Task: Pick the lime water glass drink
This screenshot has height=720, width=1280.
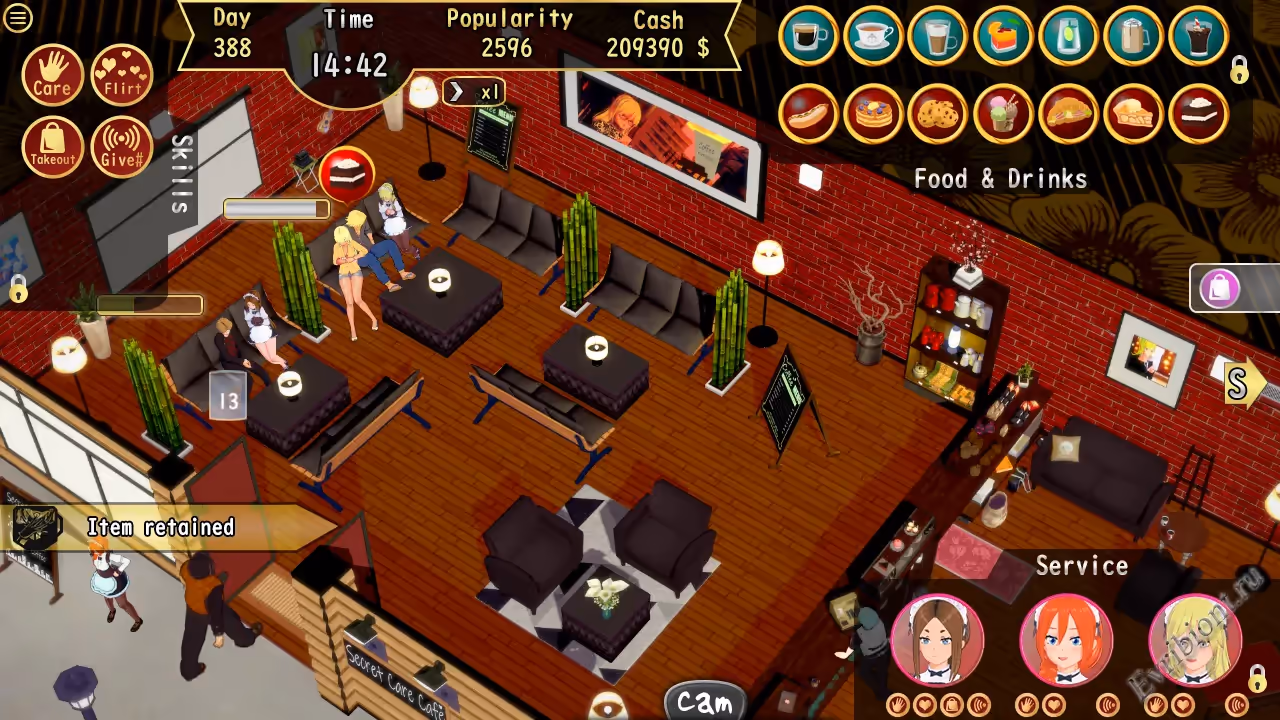Action: coord(1068,37)
